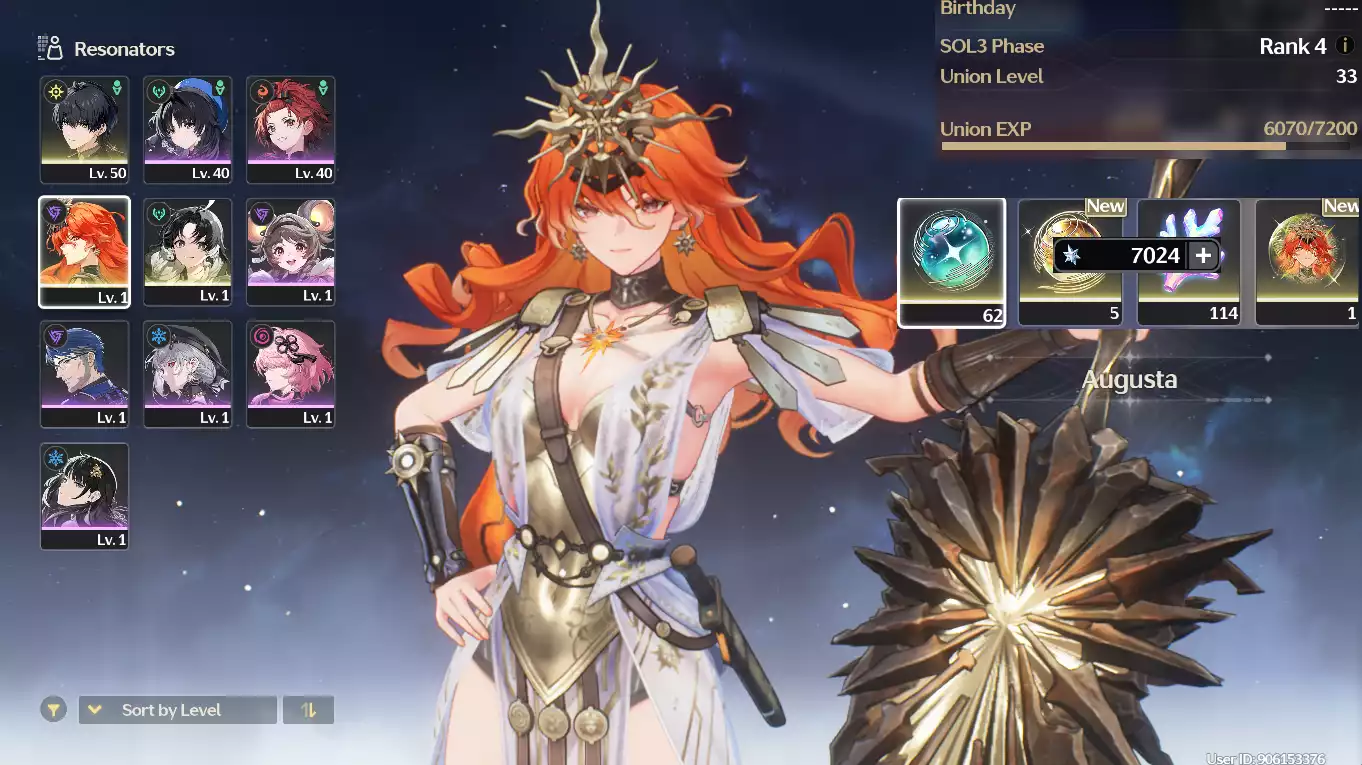1362x765 pixels.
Task: Open the resonator filter funnel button
Action: pyautogui.click(x=54, y=710)
